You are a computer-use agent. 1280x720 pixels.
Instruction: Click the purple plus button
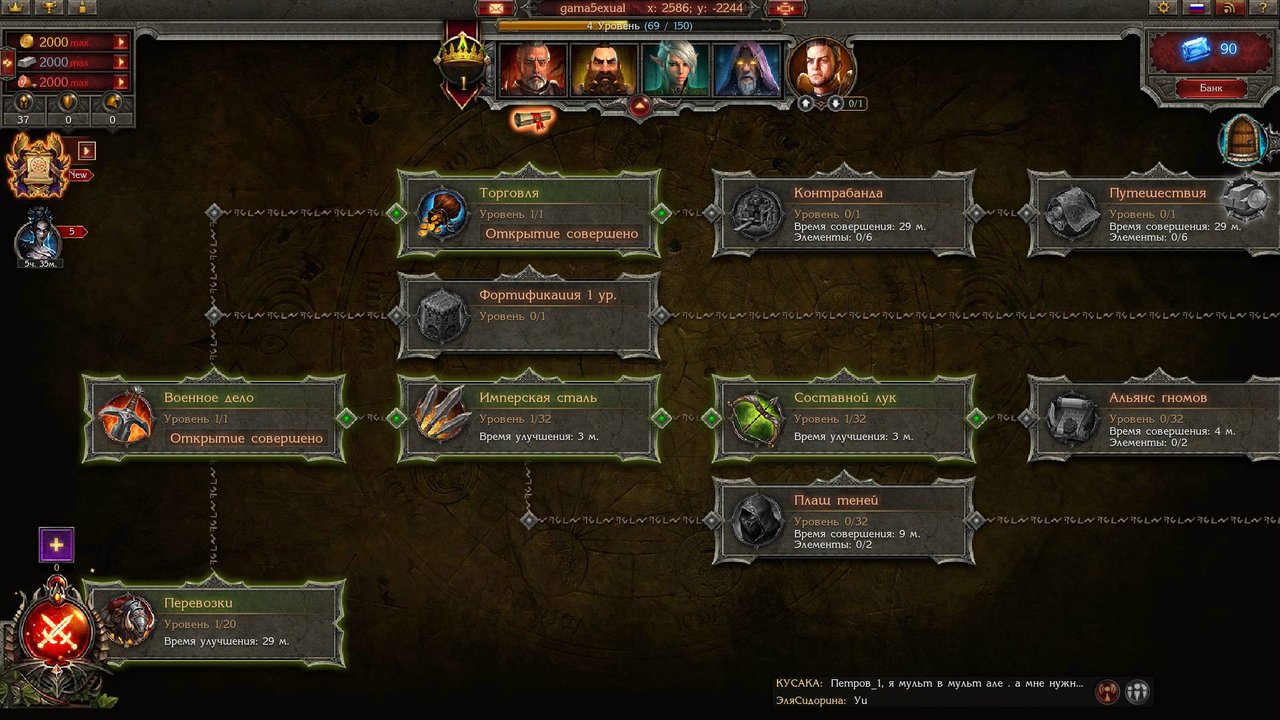(56, 545)
